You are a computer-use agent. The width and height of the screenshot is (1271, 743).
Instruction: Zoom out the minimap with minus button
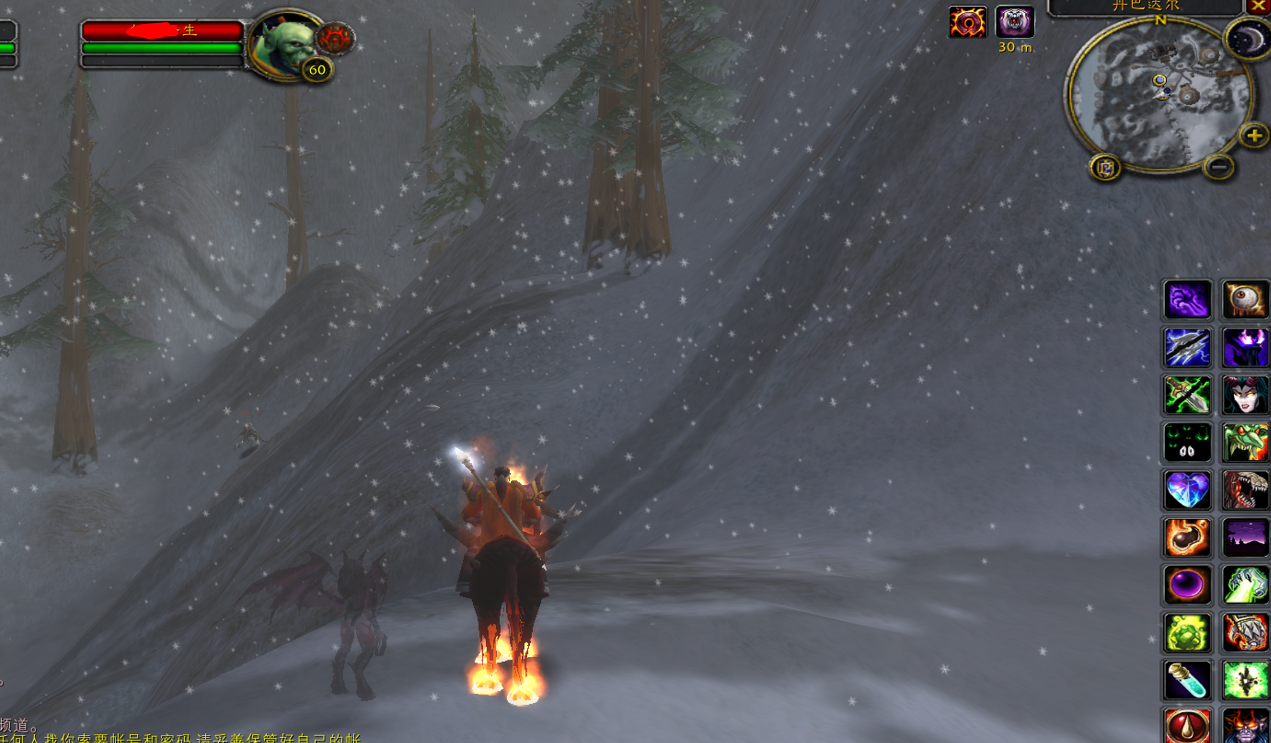coord(1218,168)
